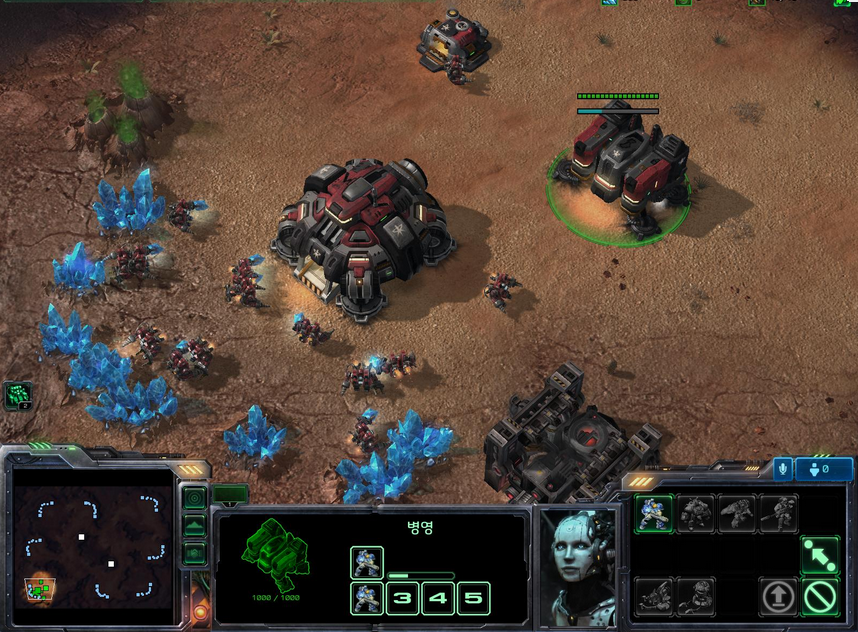
Task: Choose the greyed-out Reactor build icon
Action: click(696, 597)
